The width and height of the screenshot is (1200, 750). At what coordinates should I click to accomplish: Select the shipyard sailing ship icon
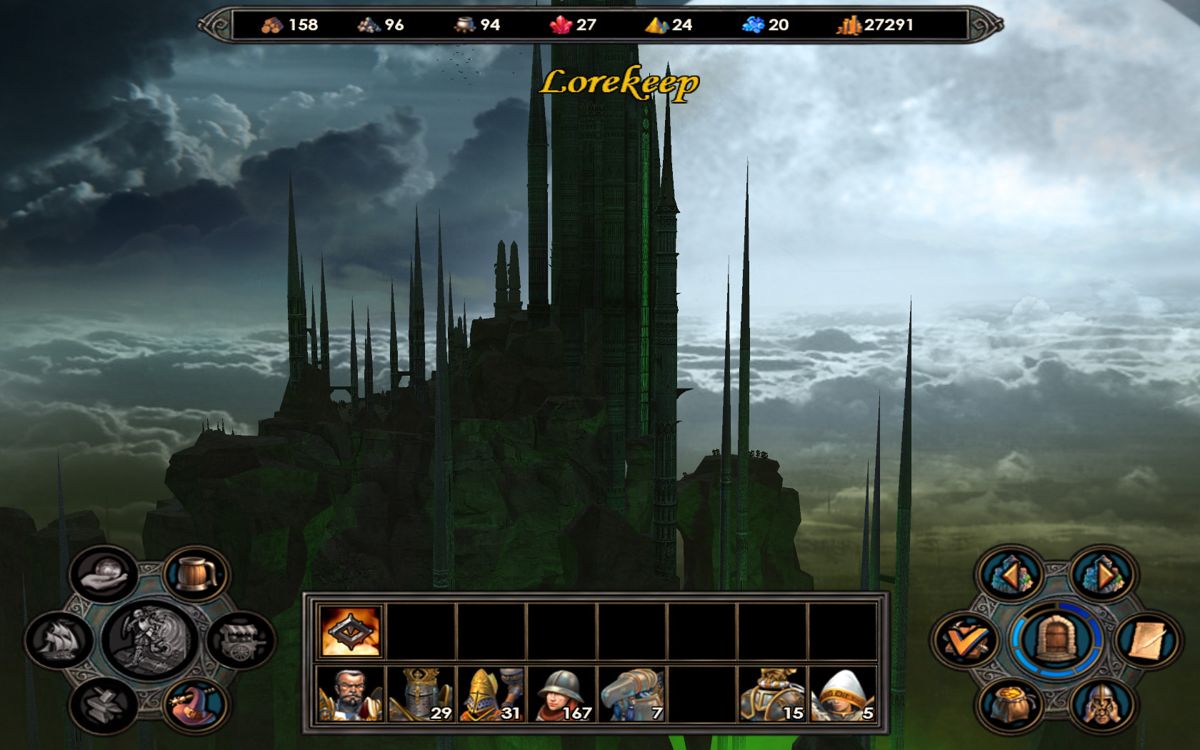[x=60, y=640]
